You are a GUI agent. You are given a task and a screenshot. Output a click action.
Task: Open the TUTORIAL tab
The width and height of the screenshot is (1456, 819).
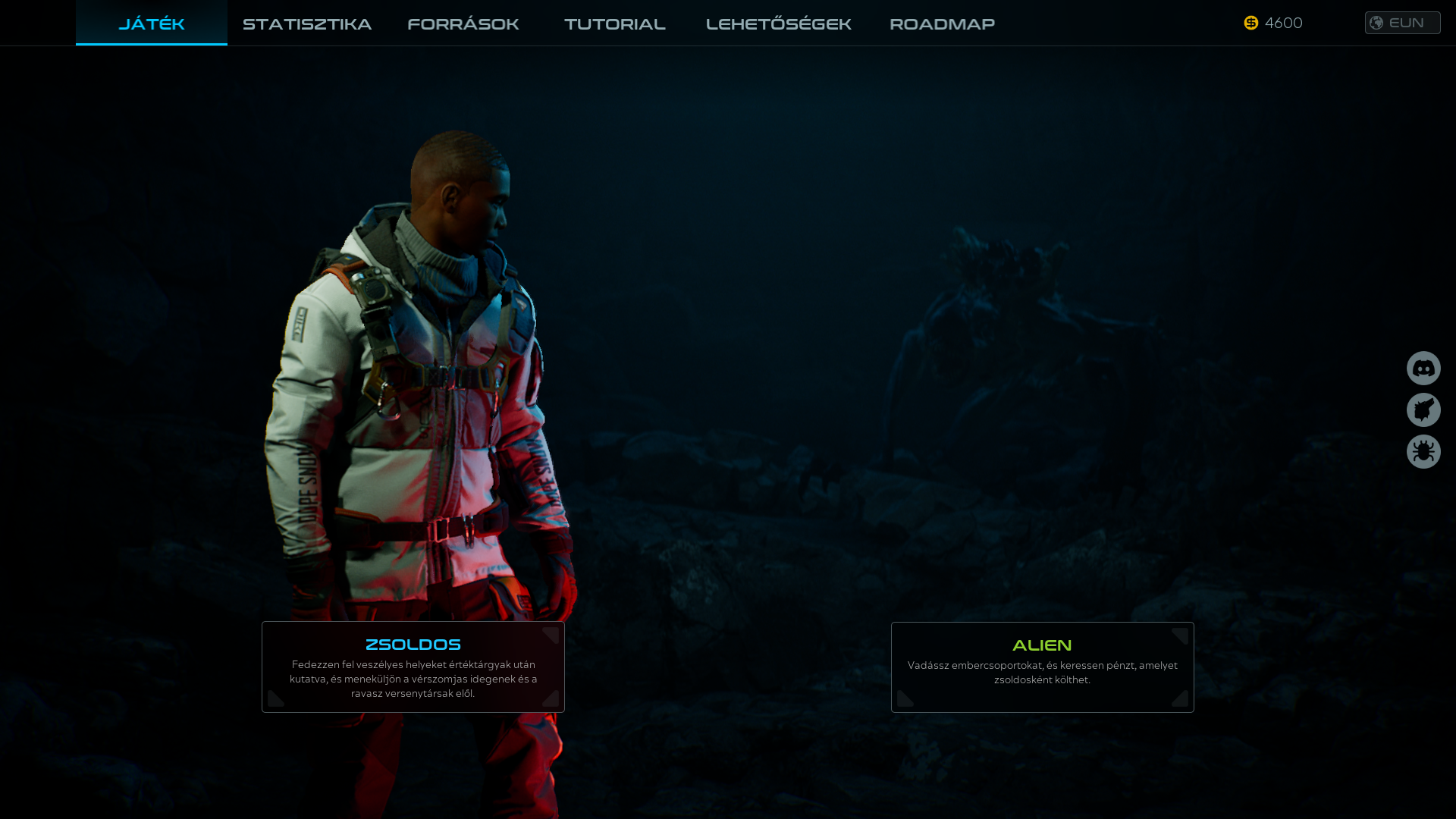coord(615,24)
